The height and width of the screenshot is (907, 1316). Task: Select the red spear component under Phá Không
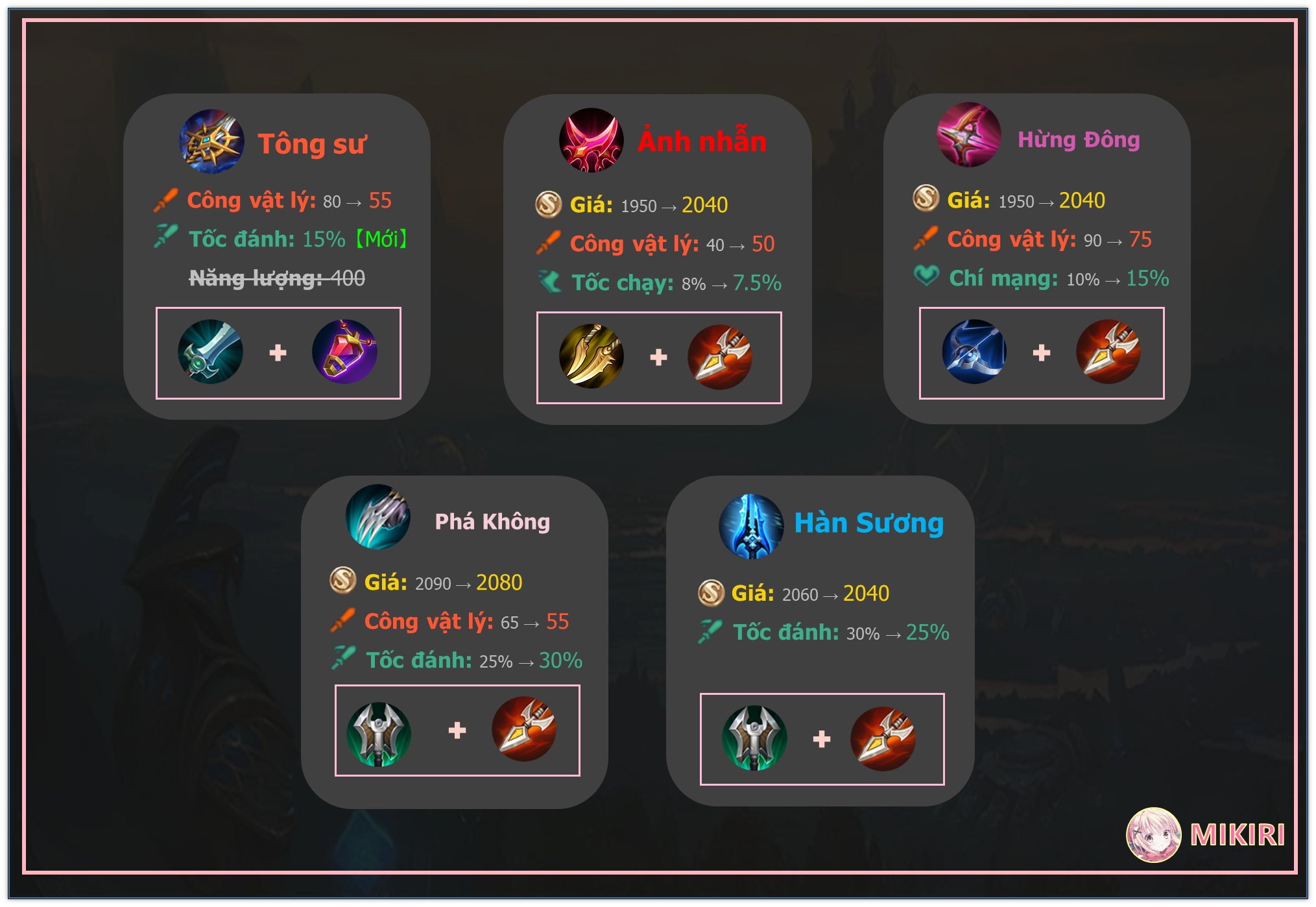[x=524, y=729]
